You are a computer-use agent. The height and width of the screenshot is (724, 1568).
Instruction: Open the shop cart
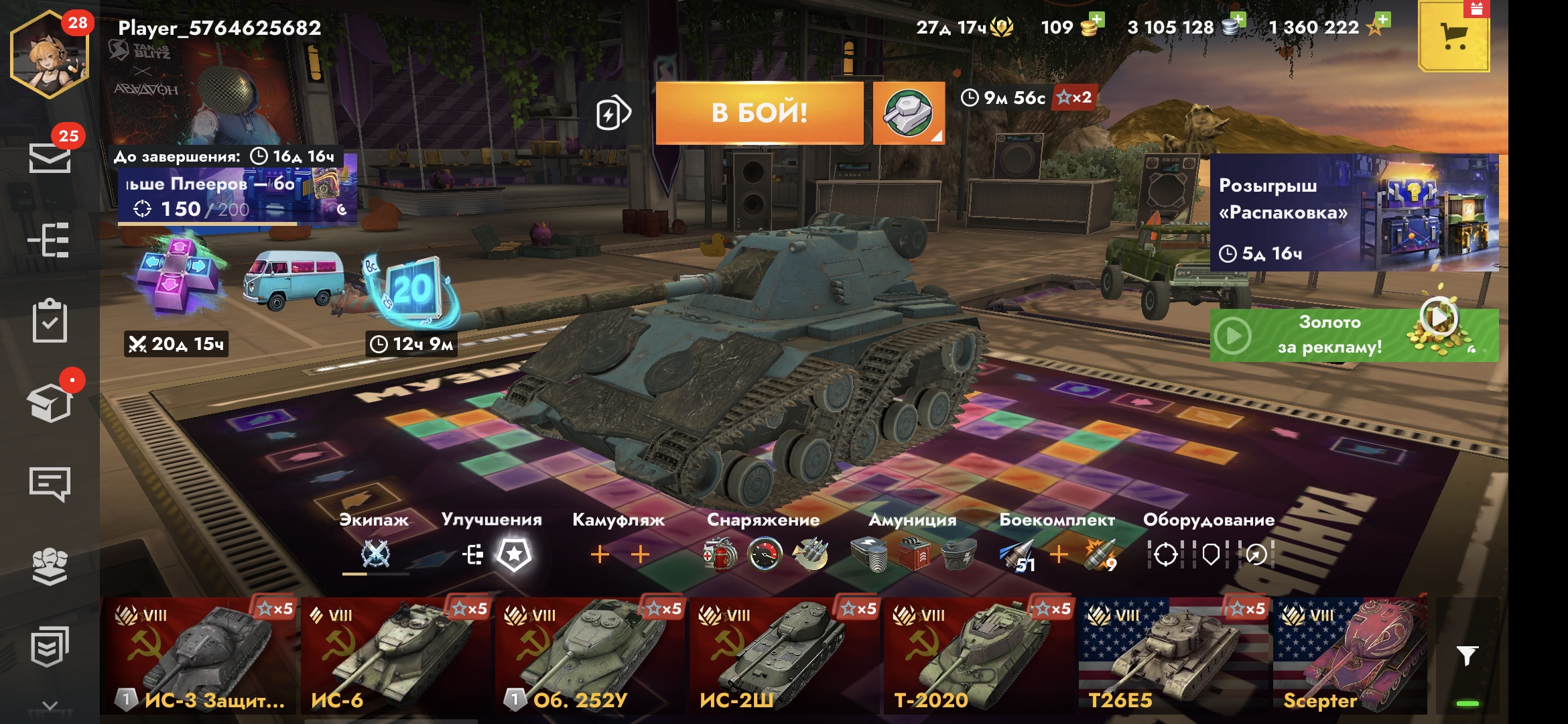[1453, 37]
